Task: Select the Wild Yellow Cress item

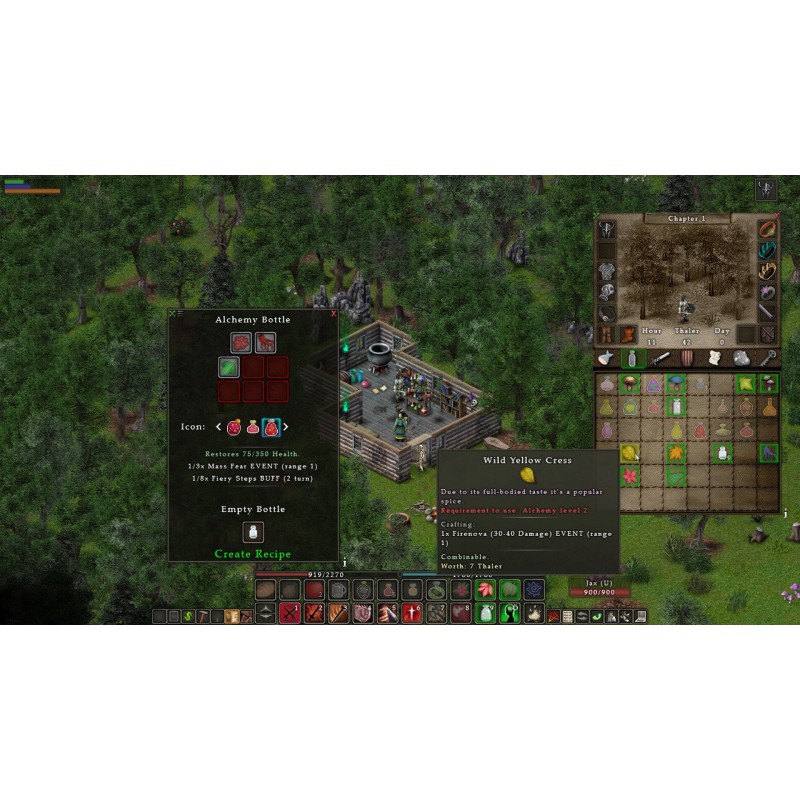Action: 629,453
